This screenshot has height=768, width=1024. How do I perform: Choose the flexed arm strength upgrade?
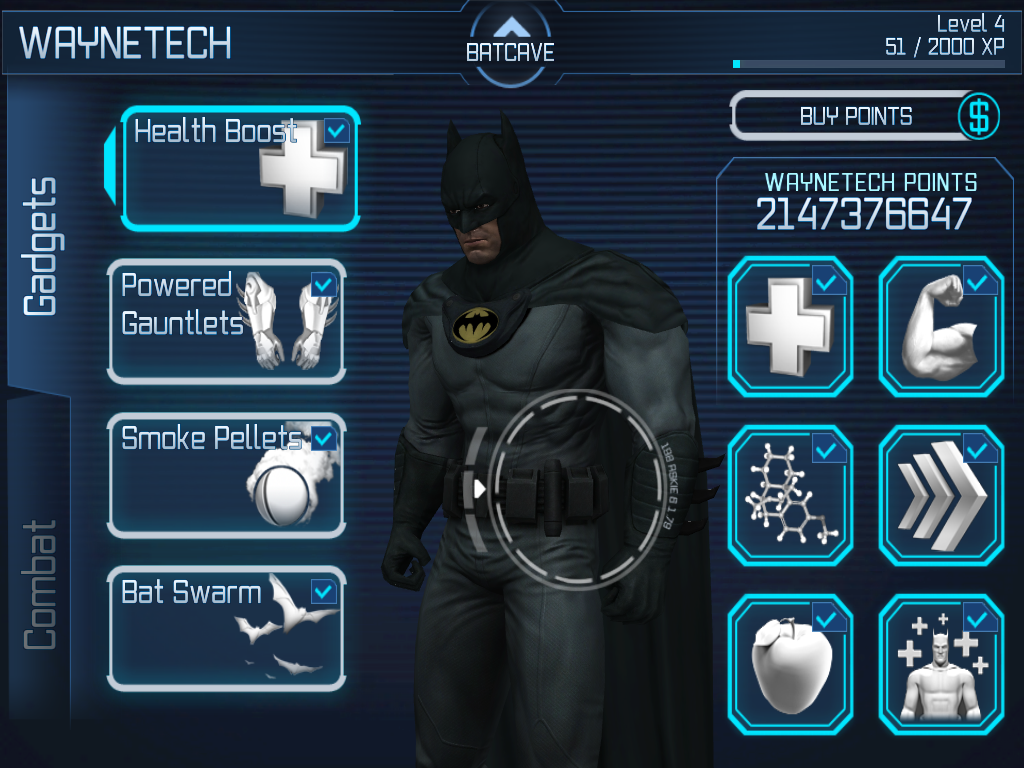[x=940, y=326]
